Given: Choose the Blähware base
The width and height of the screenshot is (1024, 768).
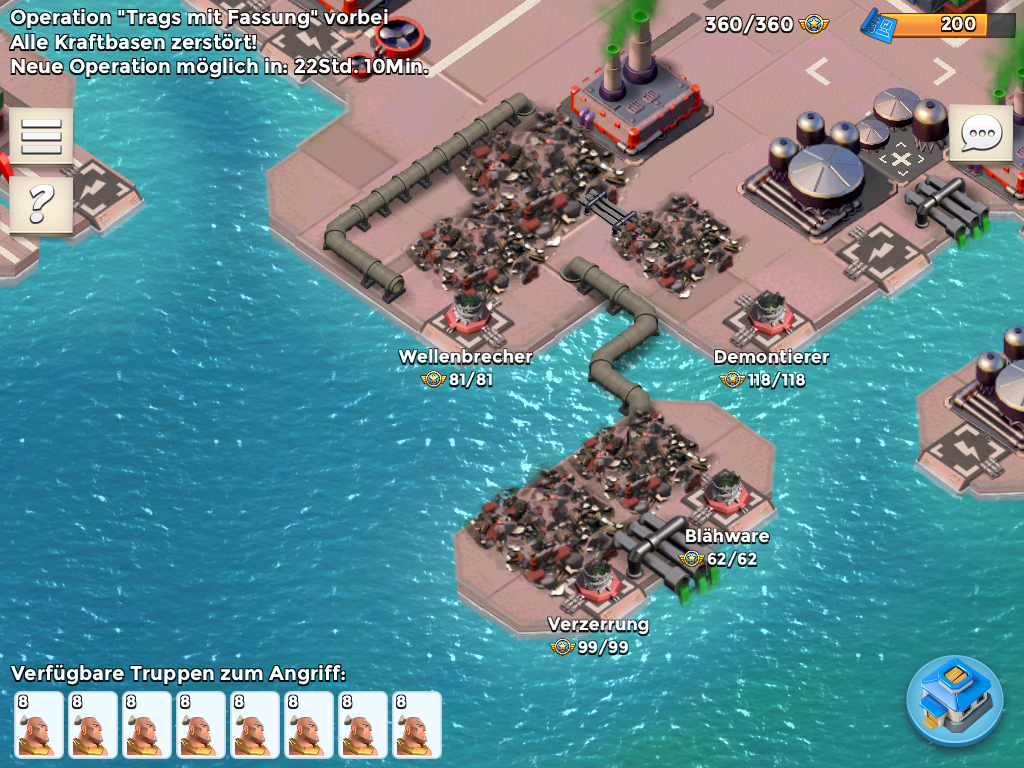Looking at the screenshot, I should coord(724,494).
